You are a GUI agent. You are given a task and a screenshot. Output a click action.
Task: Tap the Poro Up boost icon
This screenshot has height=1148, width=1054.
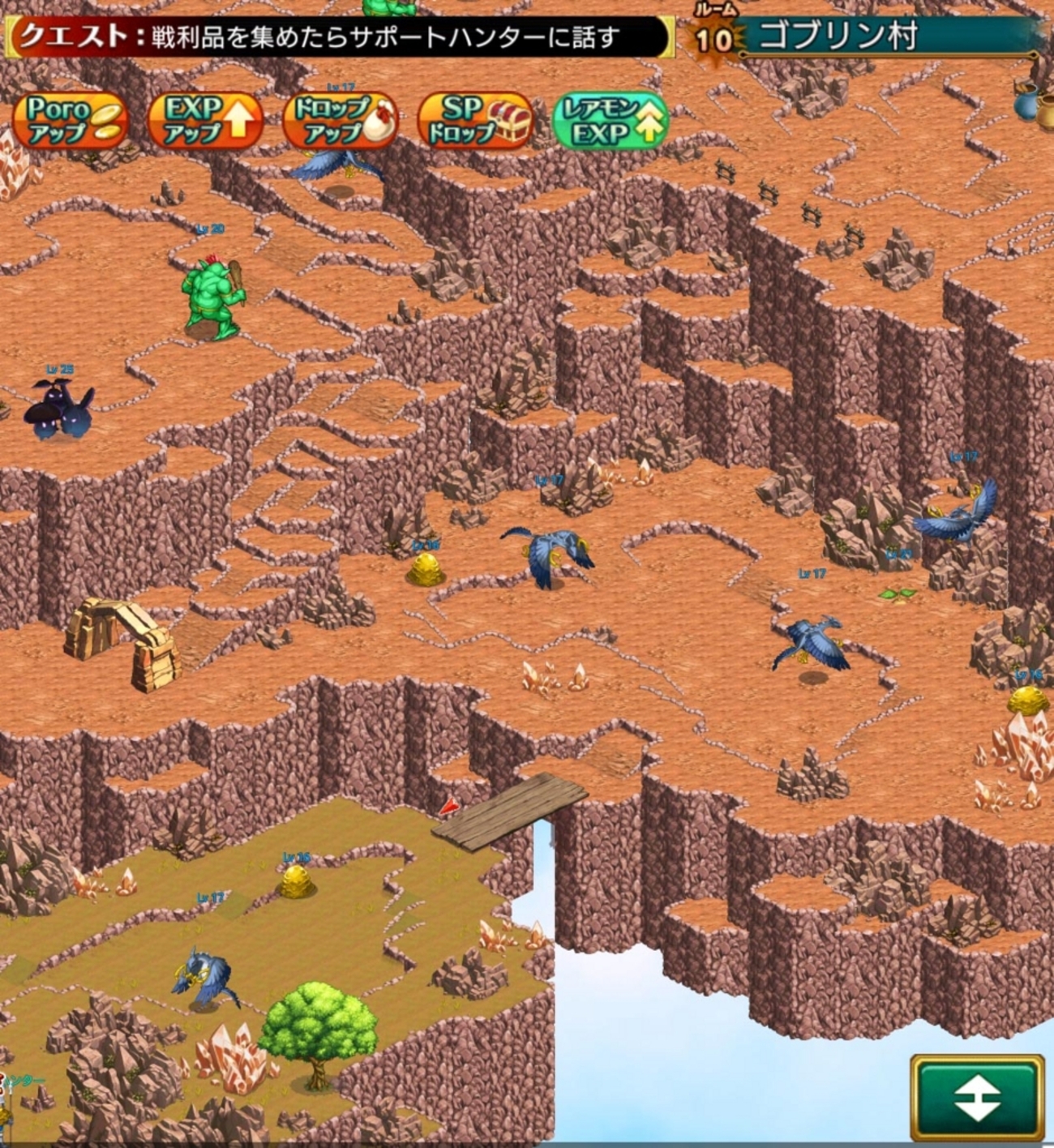[x=71, y=121]
